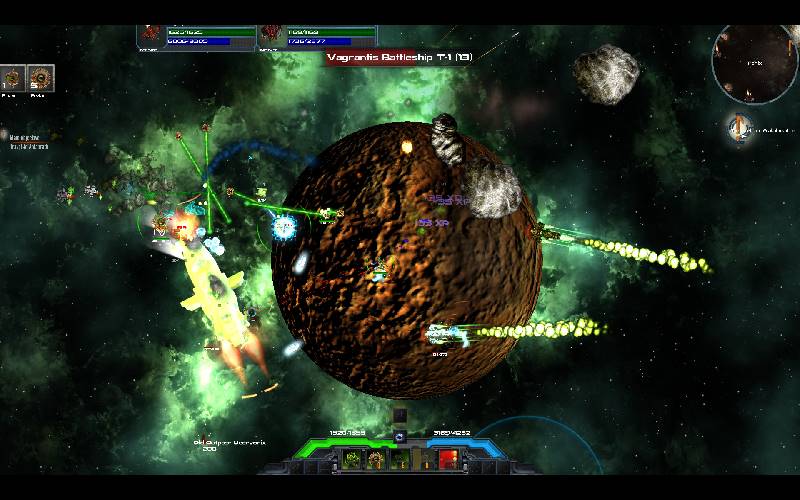
Task: Select the Vagrantis Battleship T-1 target label
Action: click(400, 58)
